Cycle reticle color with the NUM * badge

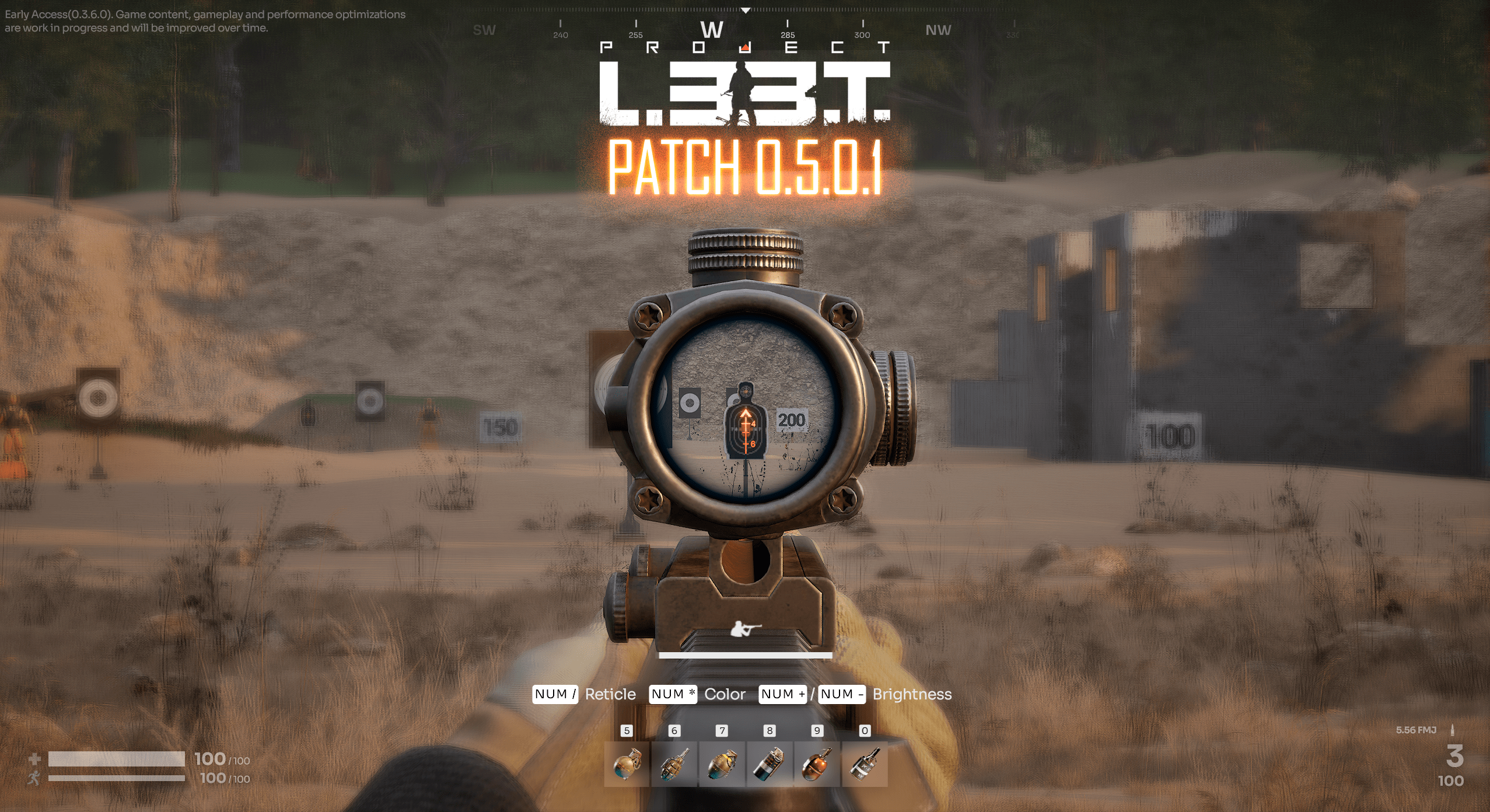tap(674, 694)
